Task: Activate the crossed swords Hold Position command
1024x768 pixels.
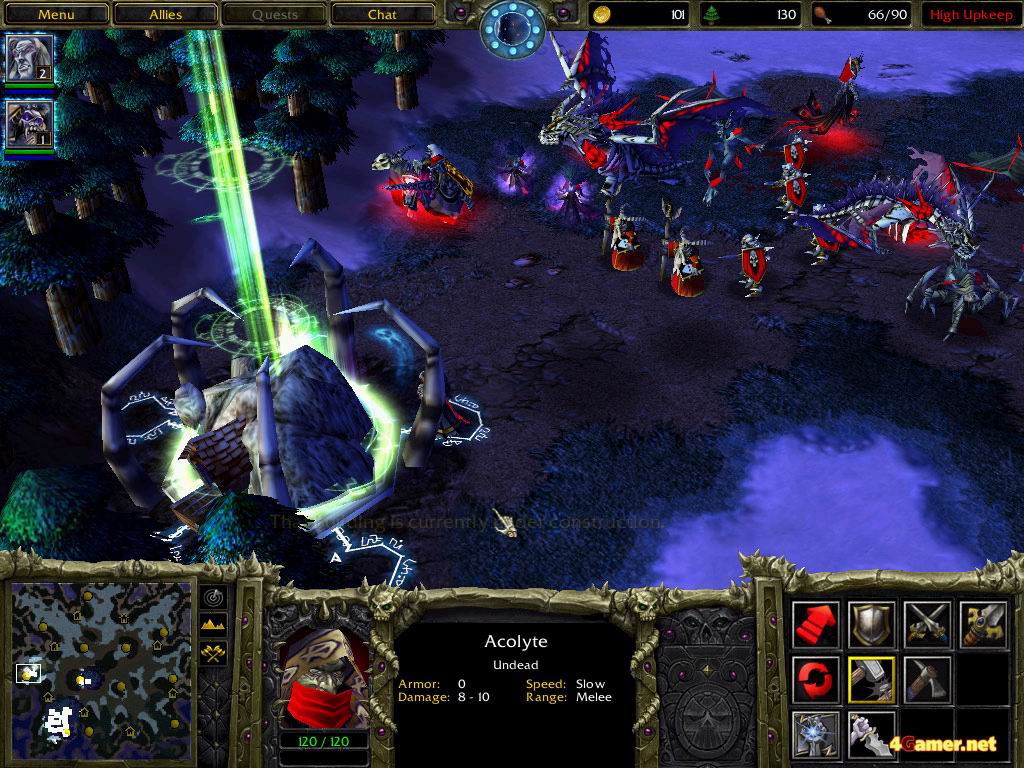Action: click(x=927, y=624)
